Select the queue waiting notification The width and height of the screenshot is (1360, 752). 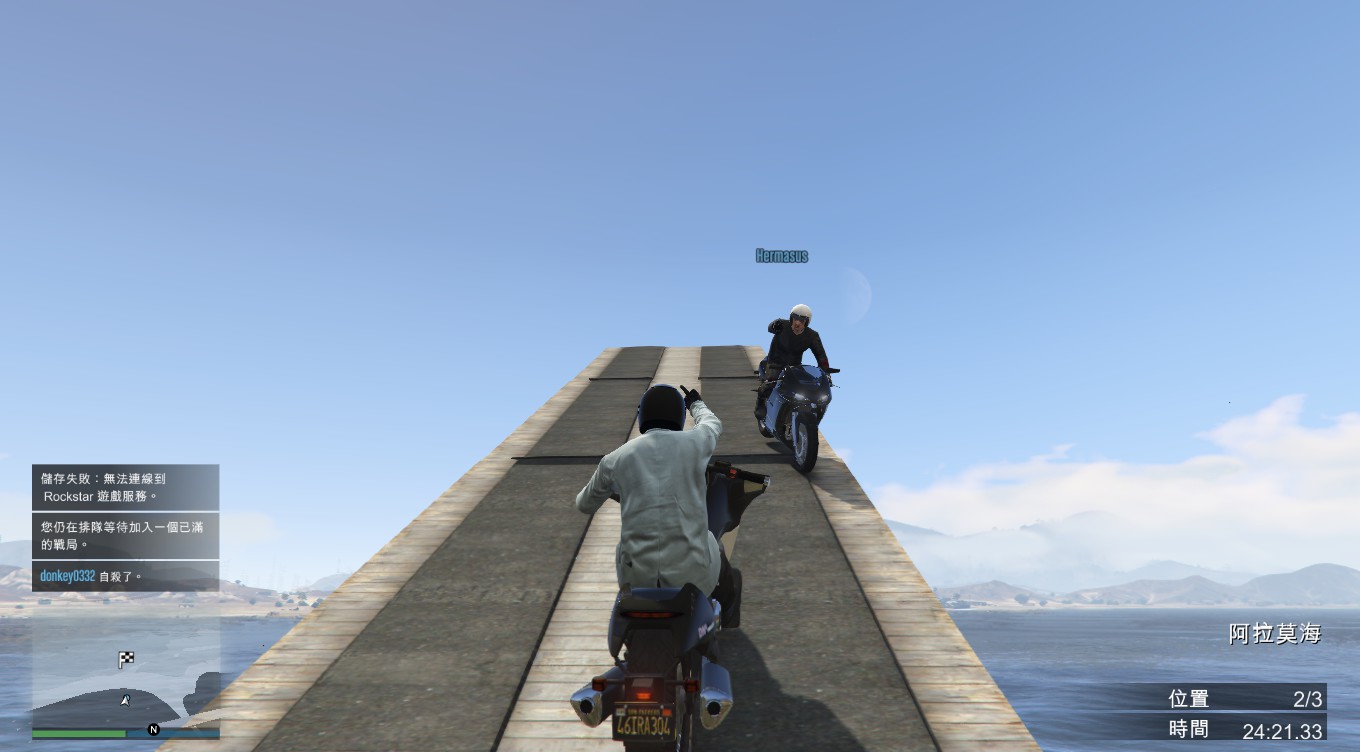click(x=125, y=535)
